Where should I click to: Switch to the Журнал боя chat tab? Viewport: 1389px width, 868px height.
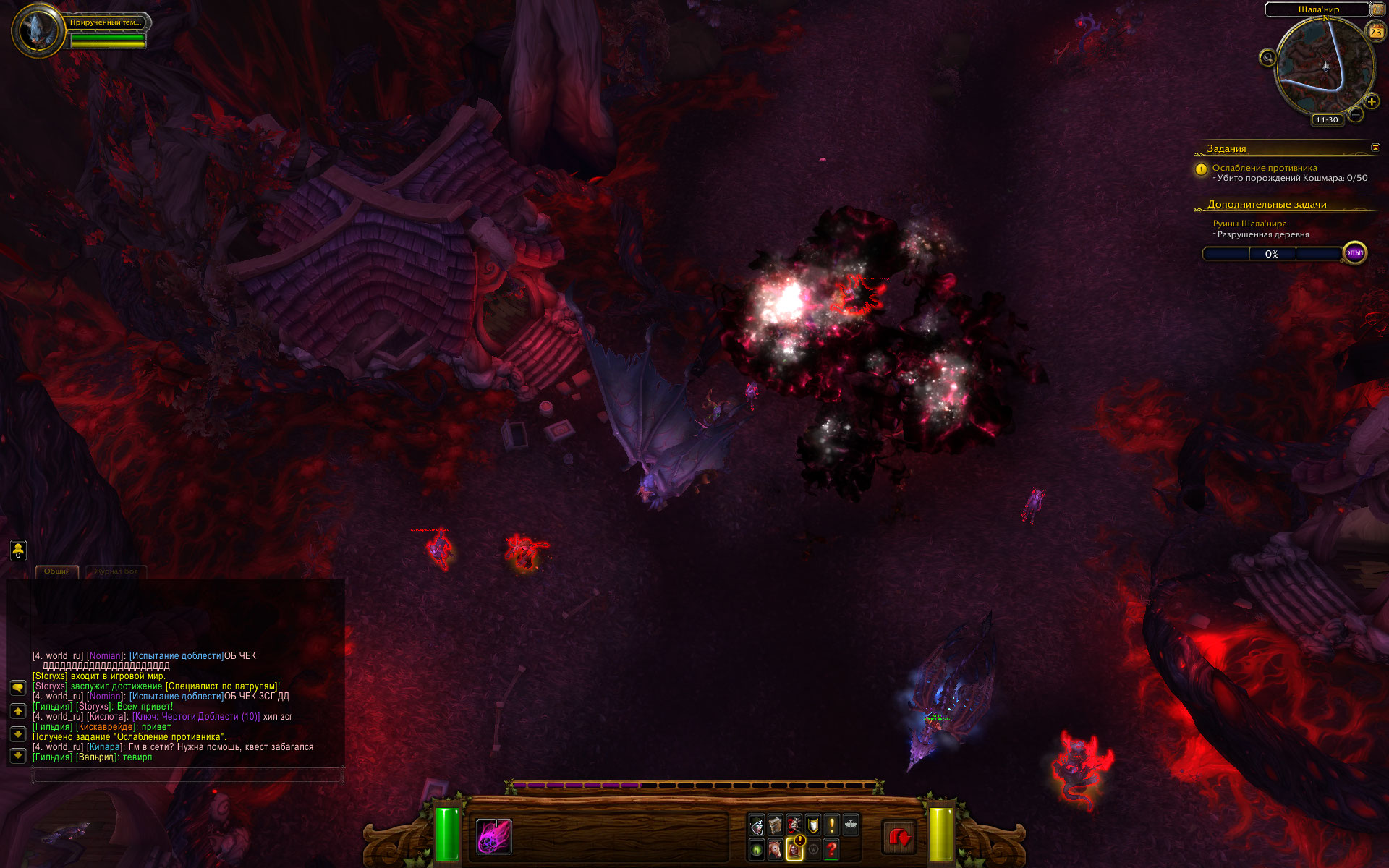116,571
